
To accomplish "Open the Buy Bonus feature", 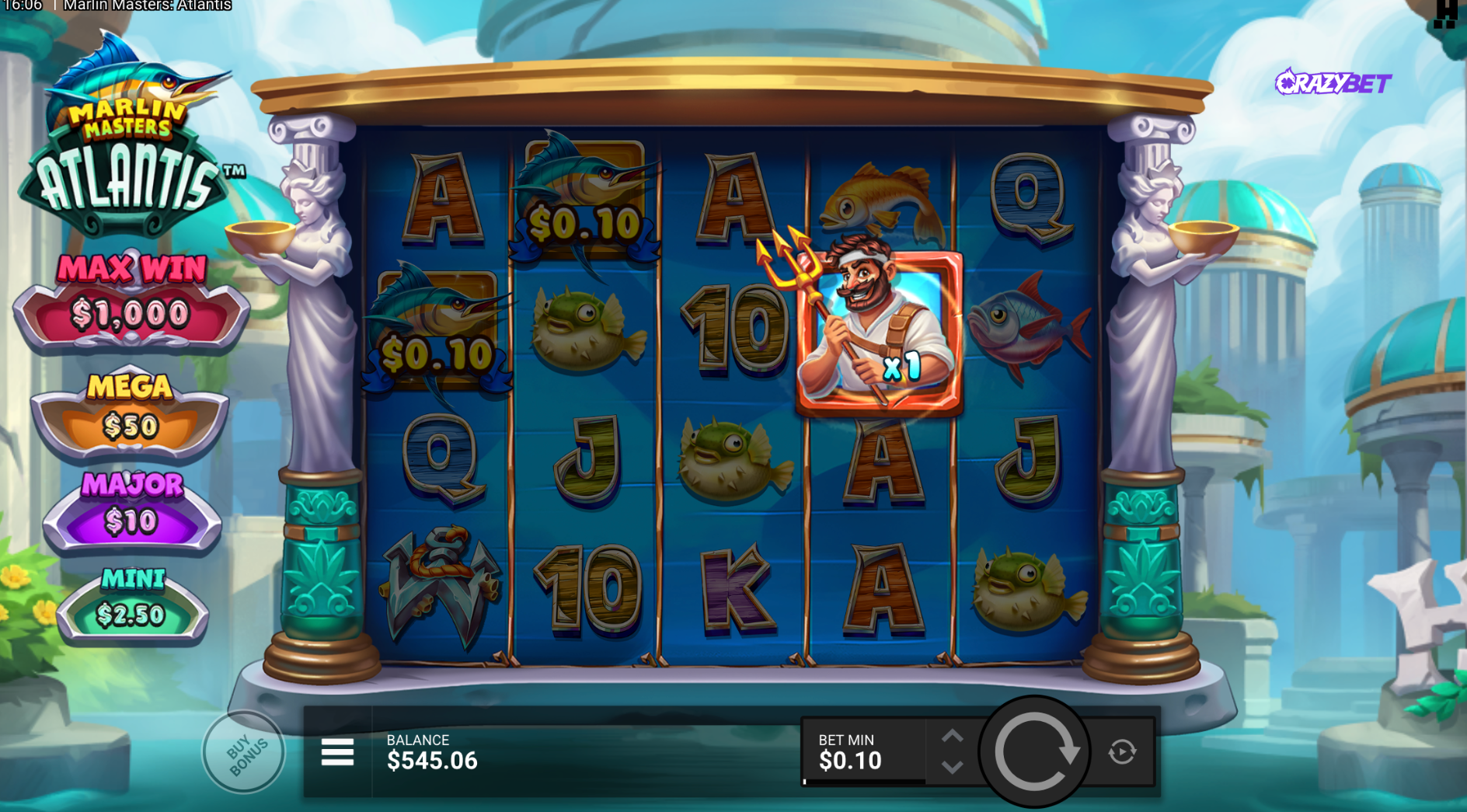I will (245, 752).
